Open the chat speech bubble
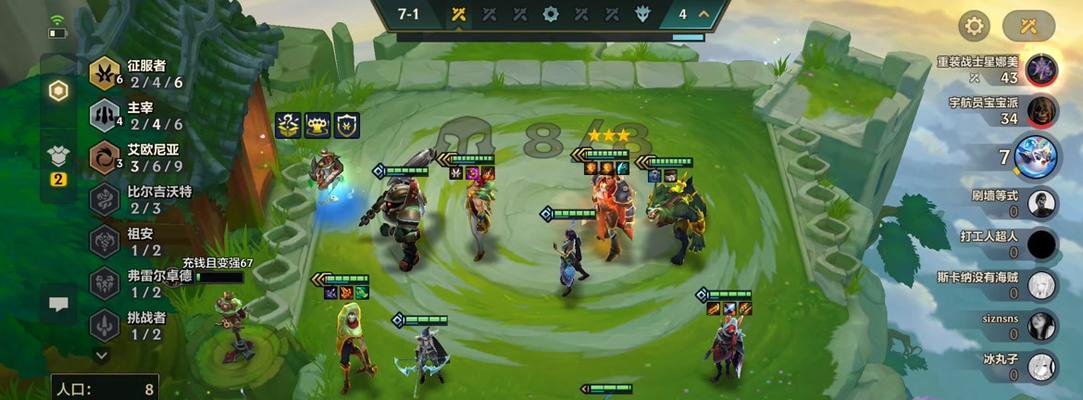Screen dimensions: 1083x400 59,304
